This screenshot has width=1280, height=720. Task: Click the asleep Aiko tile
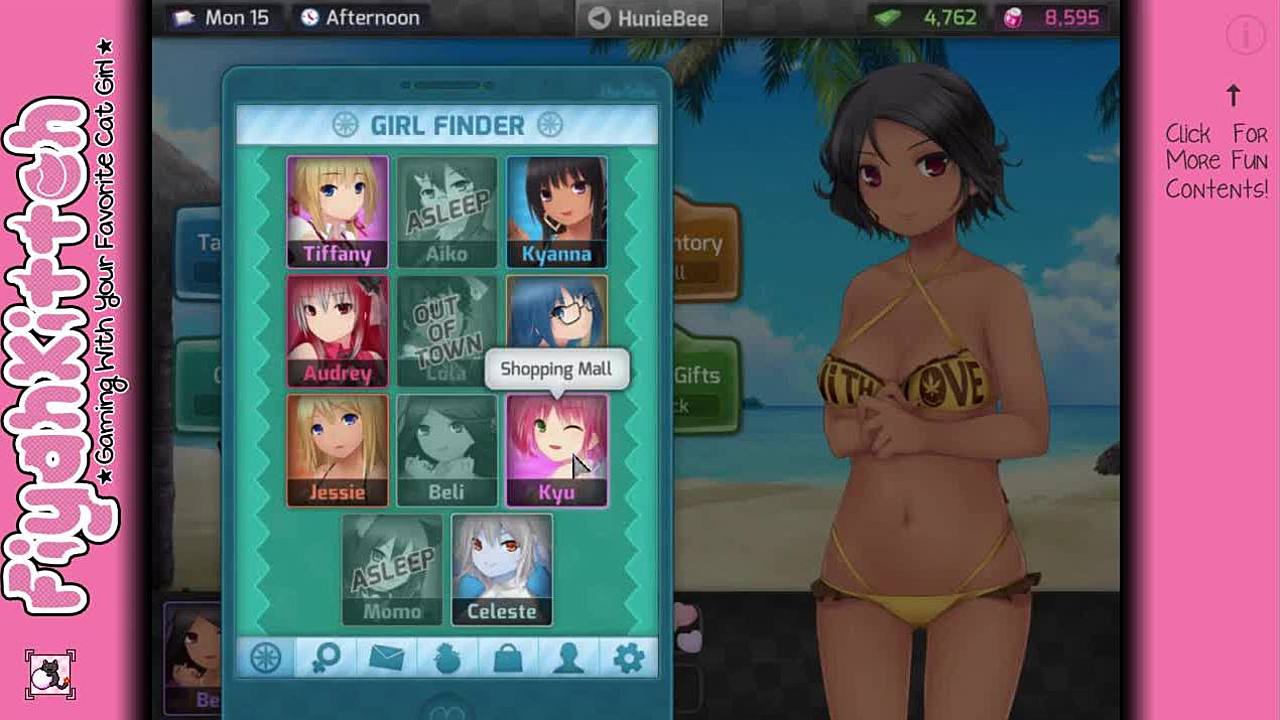(446, 211)
